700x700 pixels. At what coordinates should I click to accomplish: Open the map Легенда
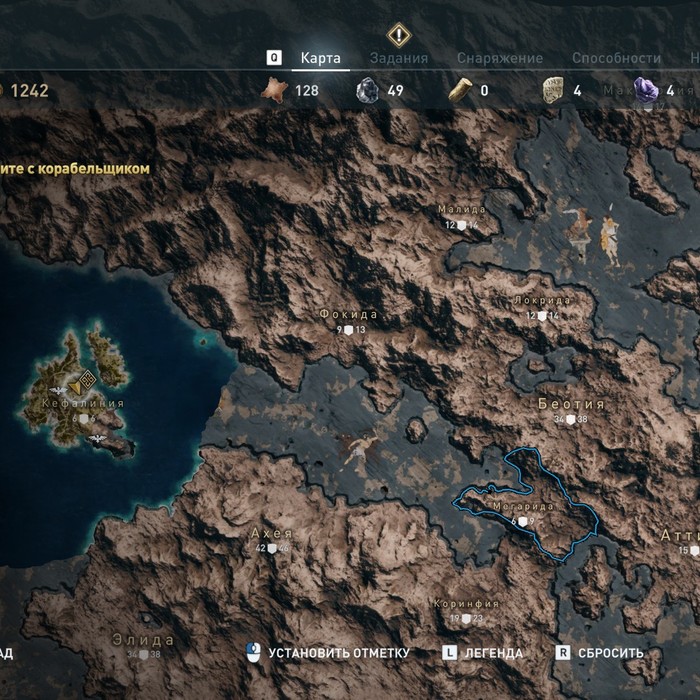492,653
